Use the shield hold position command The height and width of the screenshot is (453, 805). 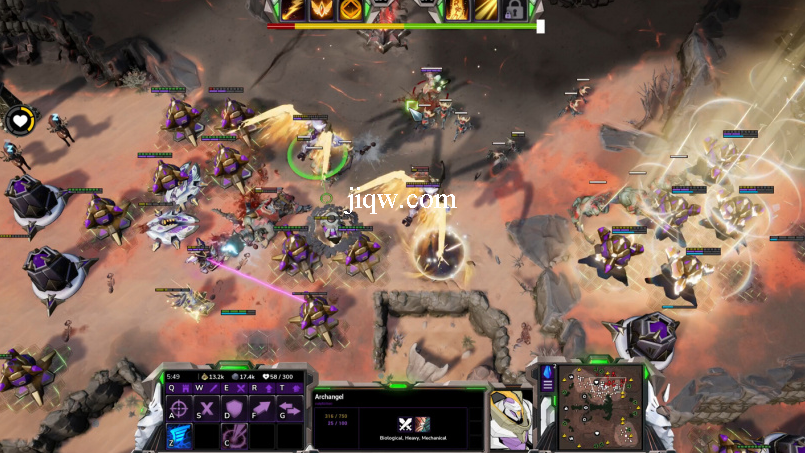pos(234,408)
